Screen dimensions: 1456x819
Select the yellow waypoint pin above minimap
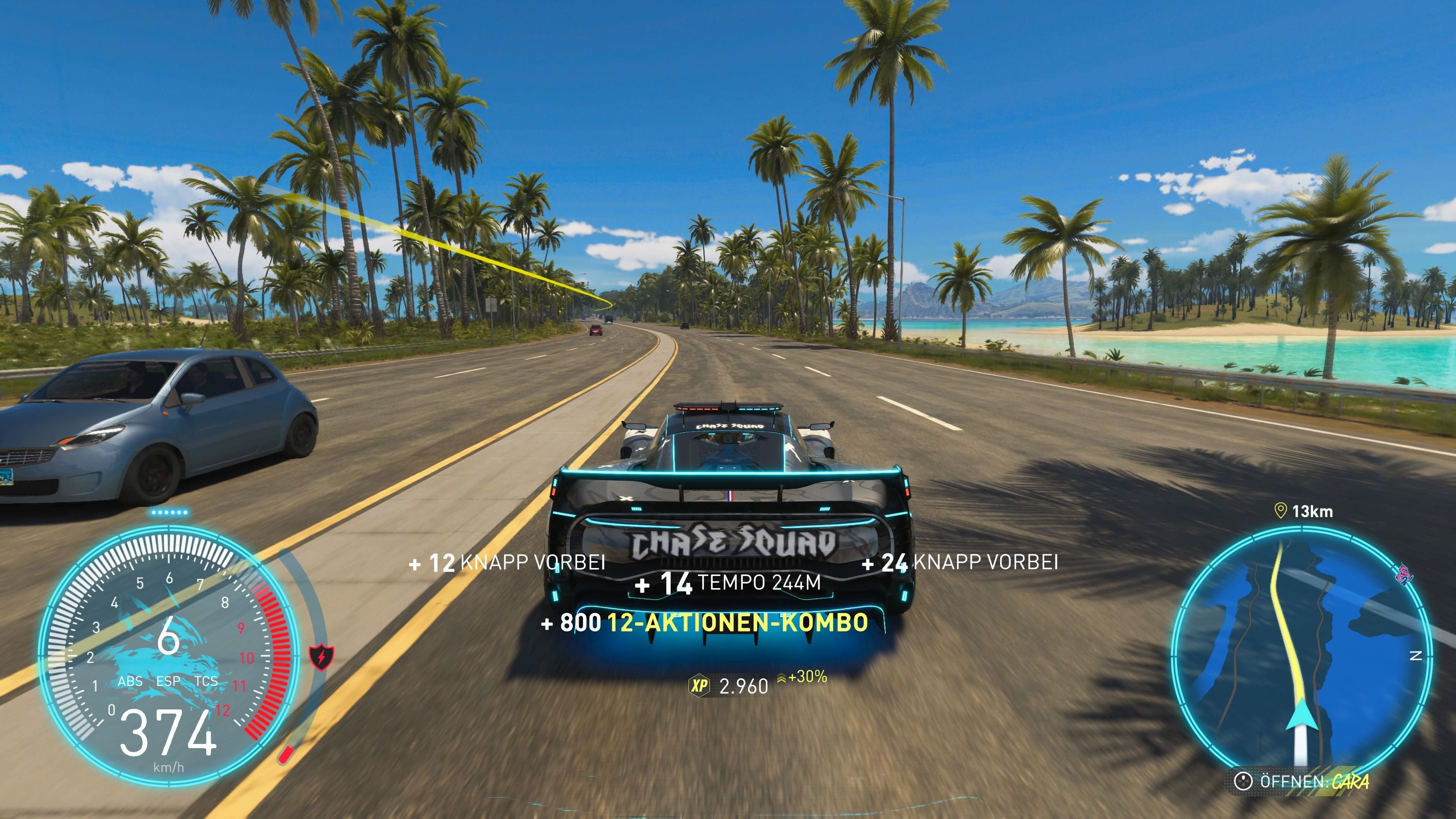pos(1280,511)
